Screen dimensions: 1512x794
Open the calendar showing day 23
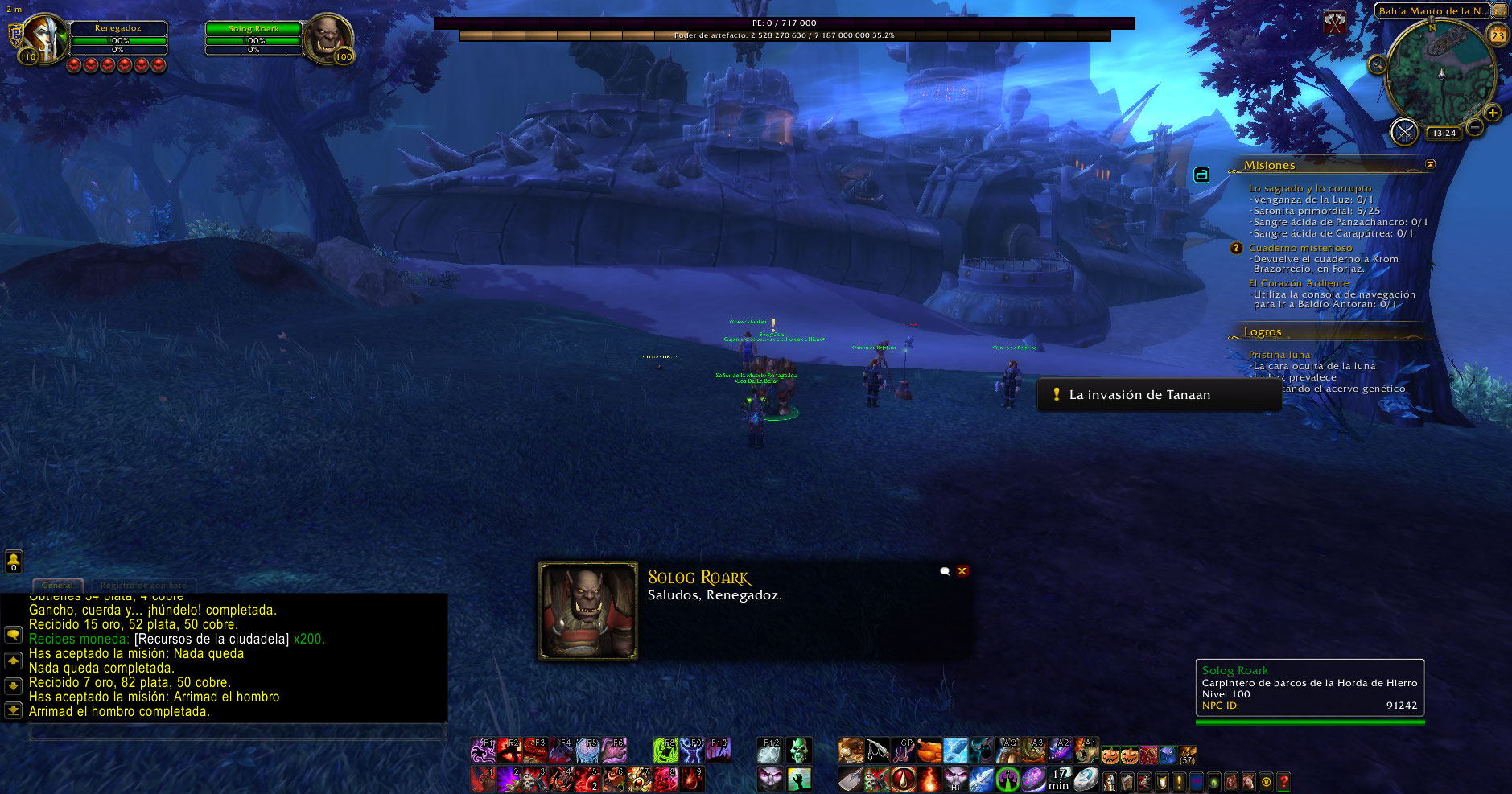click(x=1498, y=35)
